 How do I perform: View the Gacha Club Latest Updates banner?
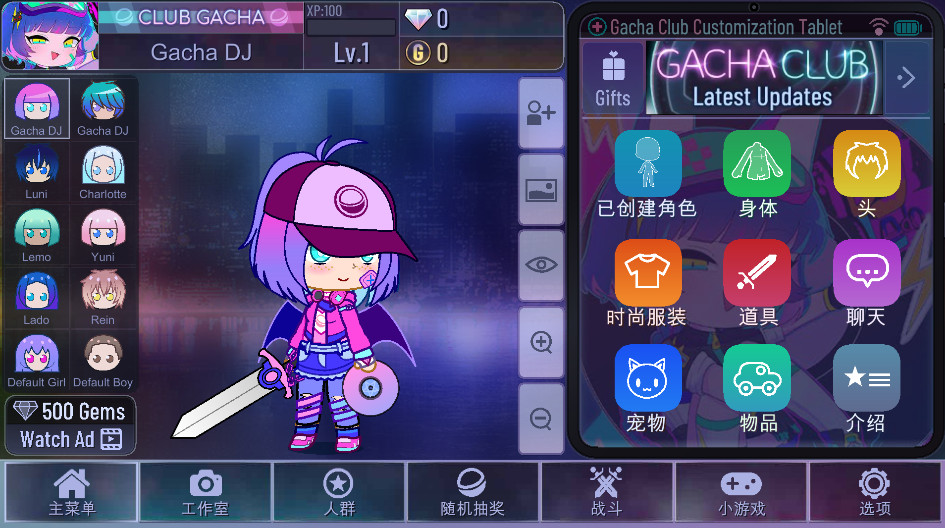(763, 78)
